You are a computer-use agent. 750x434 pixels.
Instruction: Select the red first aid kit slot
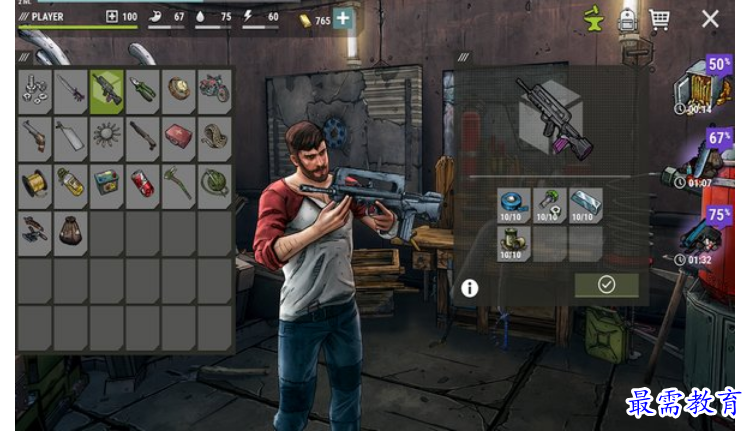pyautogui.click(x=179, y=136)
